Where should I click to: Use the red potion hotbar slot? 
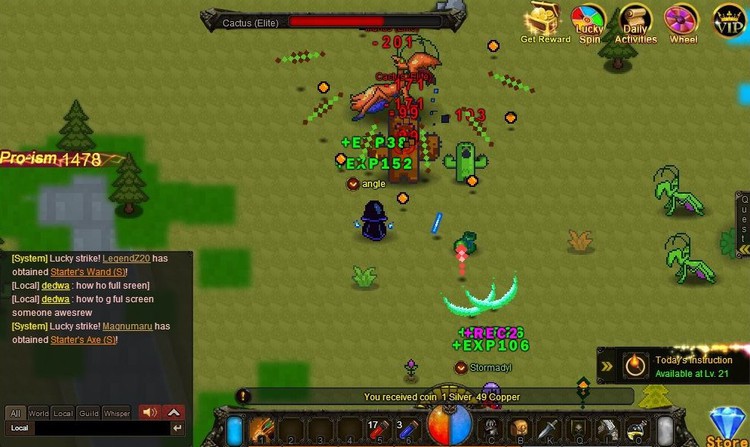tap(379, 430)
